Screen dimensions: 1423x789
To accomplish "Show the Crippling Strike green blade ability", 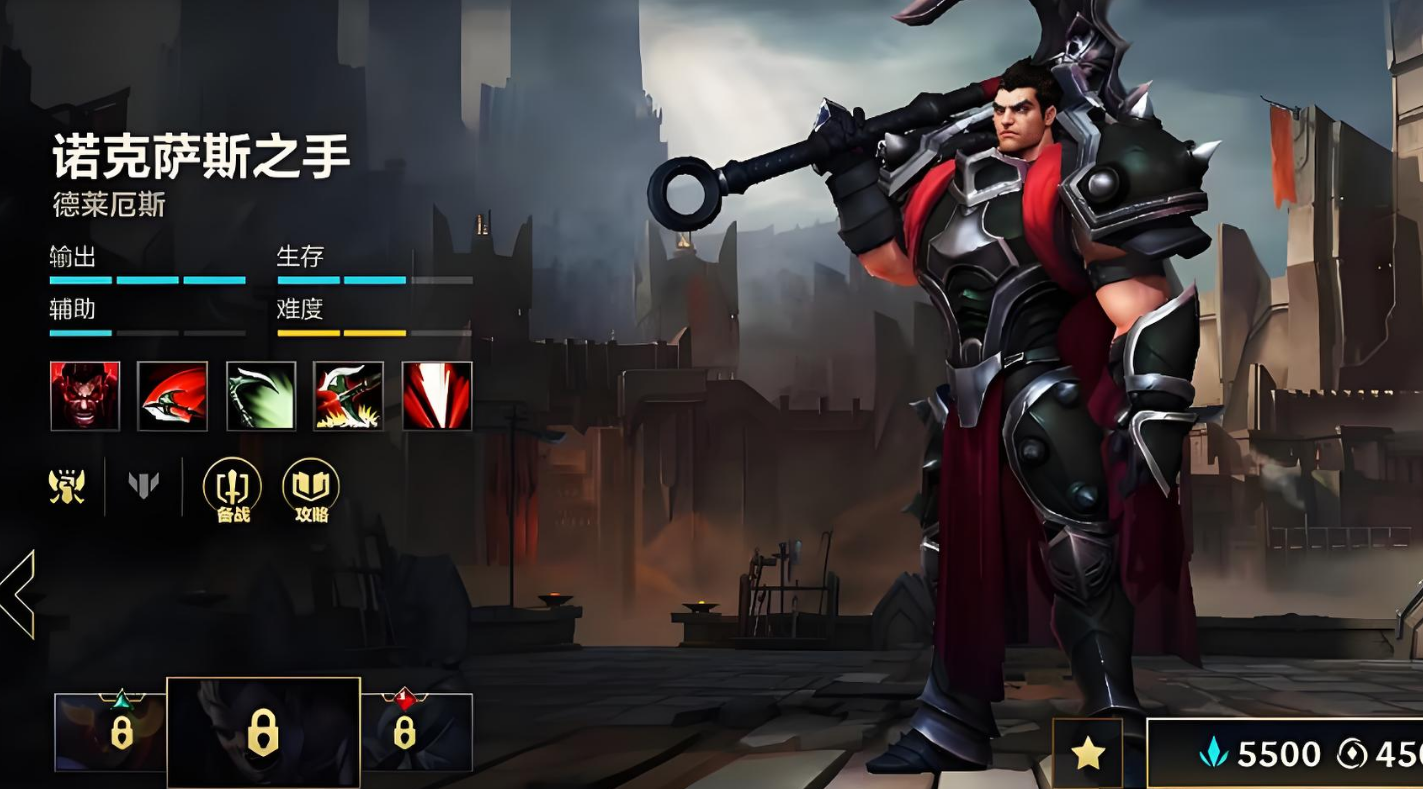I will tap(261, 396).
